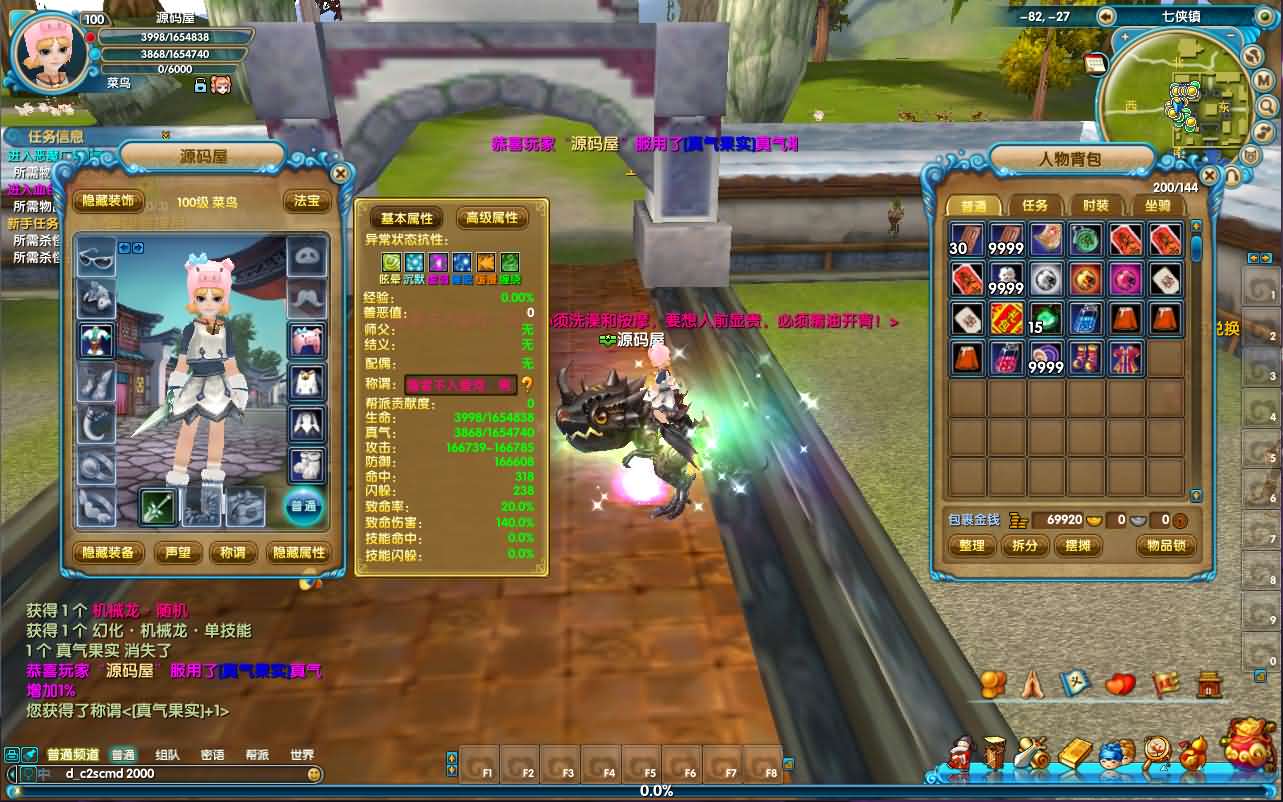This screenshot has height=802, width=1283.
Task: Open the 法宝 panel
Action: 306,201
